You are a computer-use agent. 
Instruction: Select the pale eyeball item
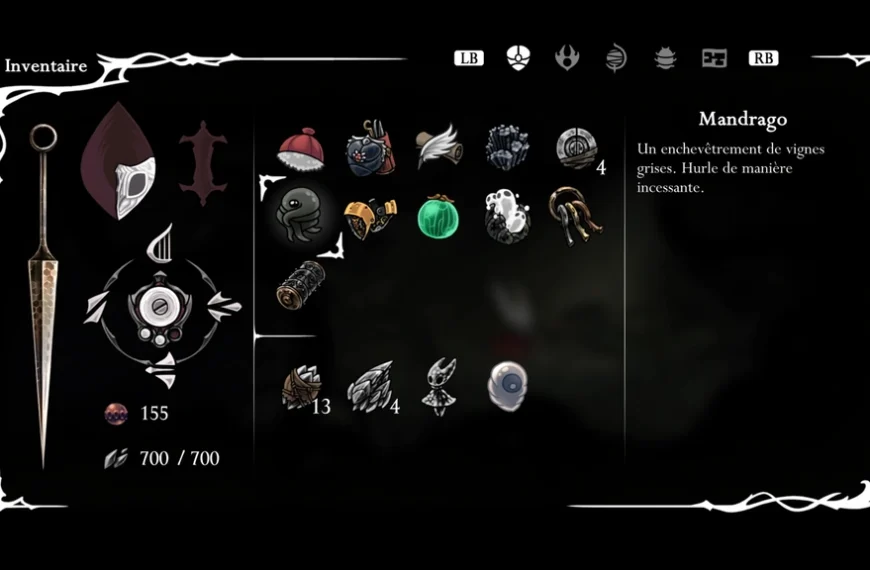(507, 385)
